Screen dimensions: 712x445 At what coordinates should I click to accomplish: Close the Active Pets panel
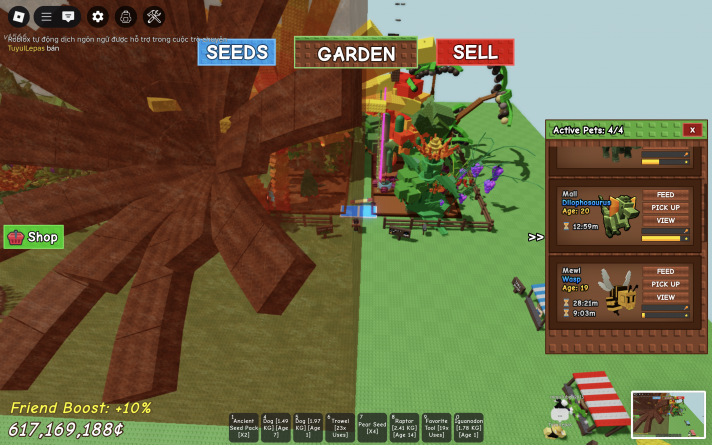(x=692, y=130)
